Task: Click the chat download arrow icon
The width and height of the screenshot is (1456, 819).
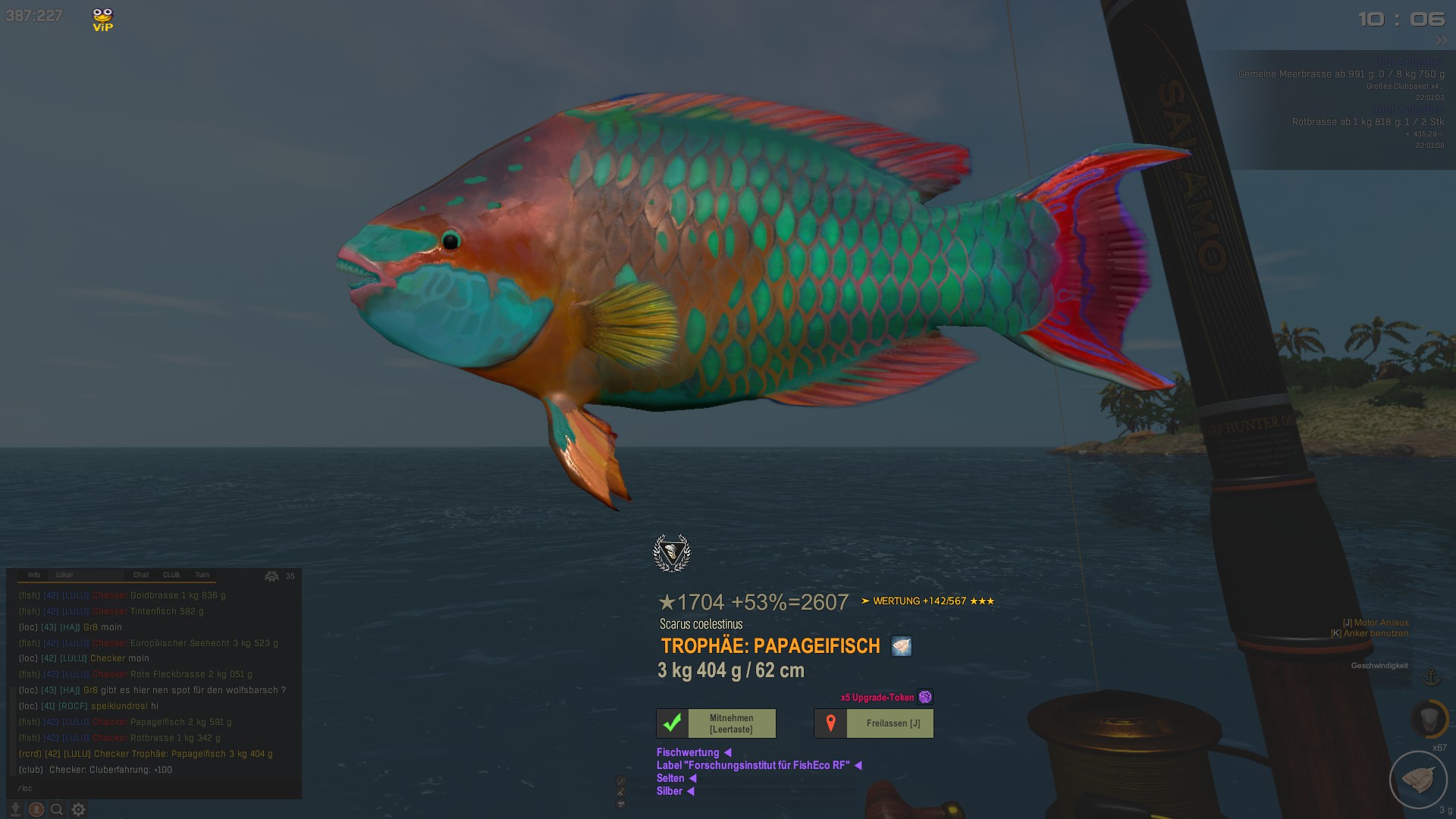Action: click(15, 809)
